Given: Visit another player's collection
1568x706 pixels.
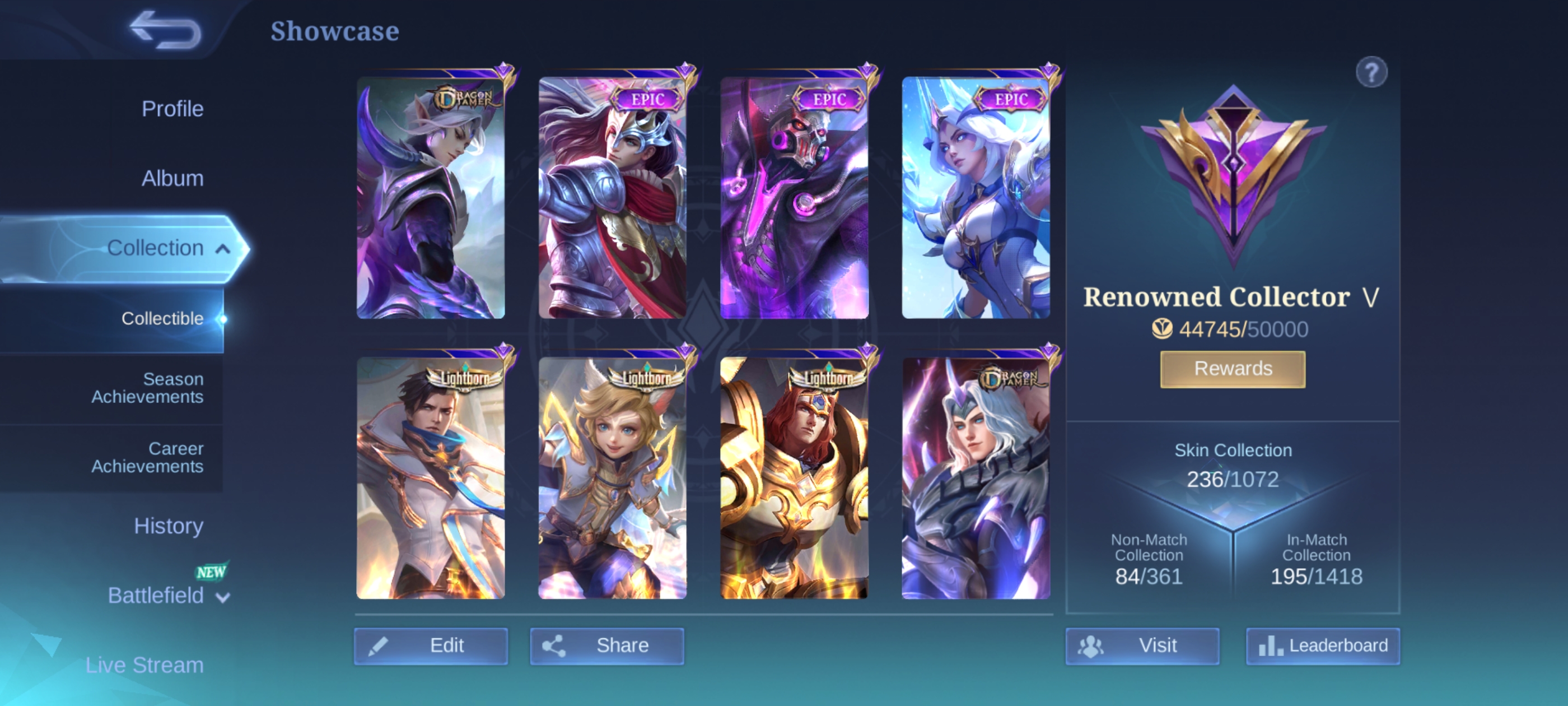Looking at the screenshot, I should [x=1142, y=645].
